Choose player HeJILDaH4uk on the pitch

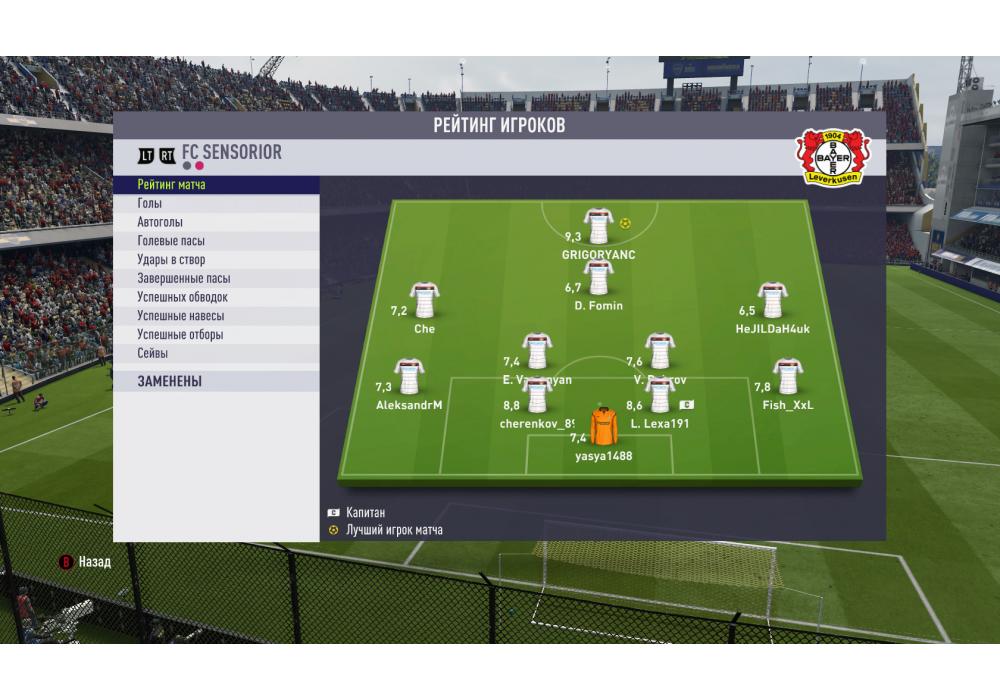[771, 300]
